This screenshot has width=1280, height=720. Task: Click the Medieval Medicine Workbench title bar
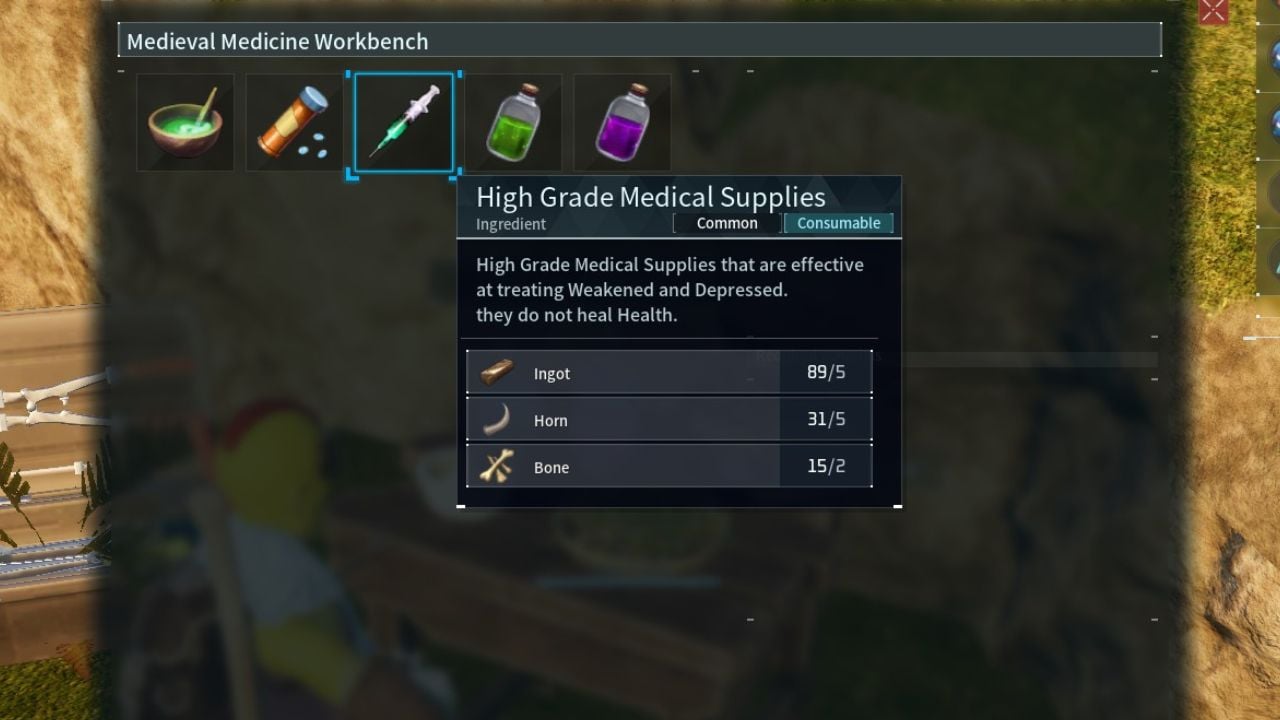[x=640, y=41]
